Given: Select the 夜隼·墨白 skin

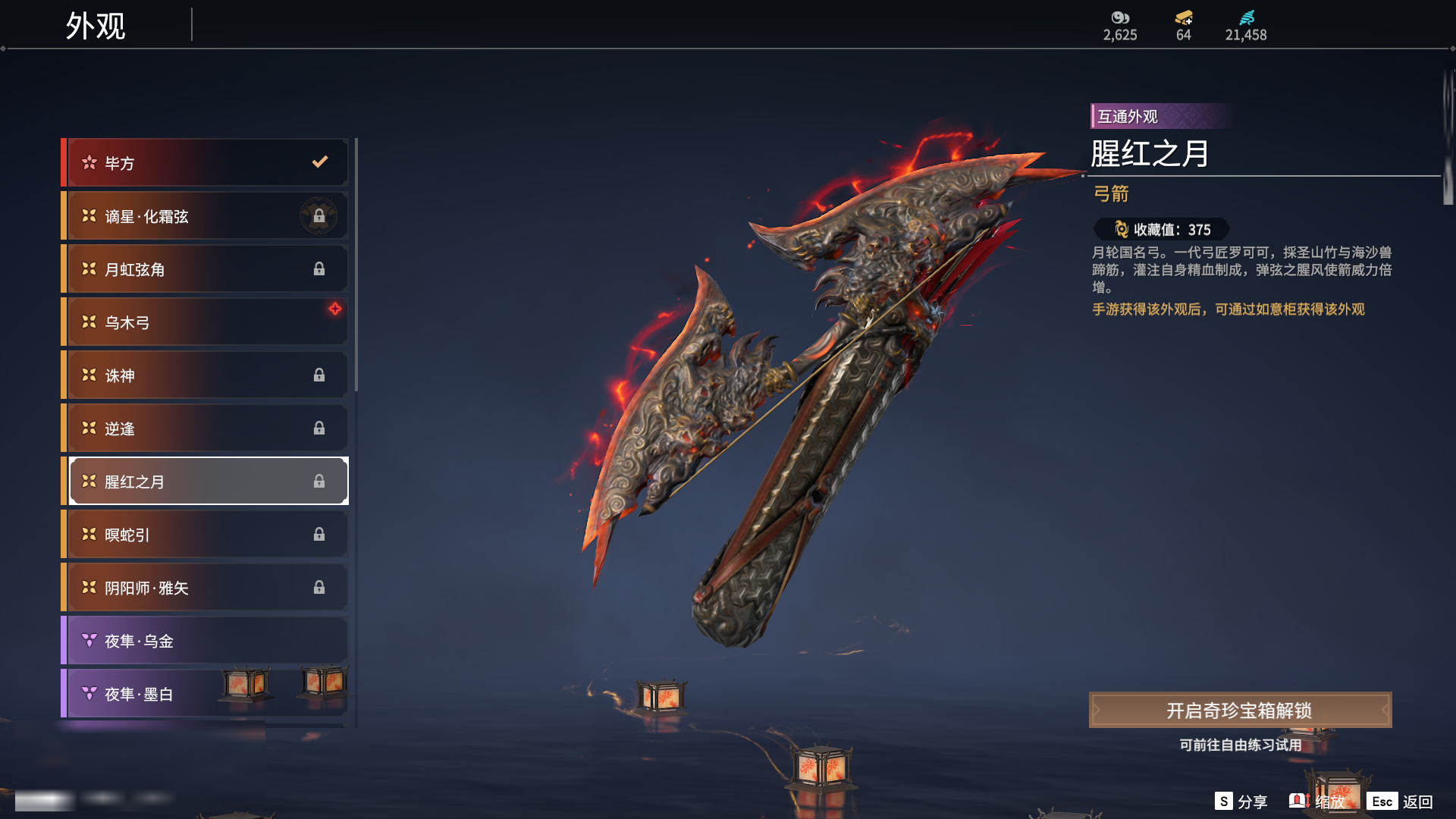Looking at the screenshot, I should [152, 694].
